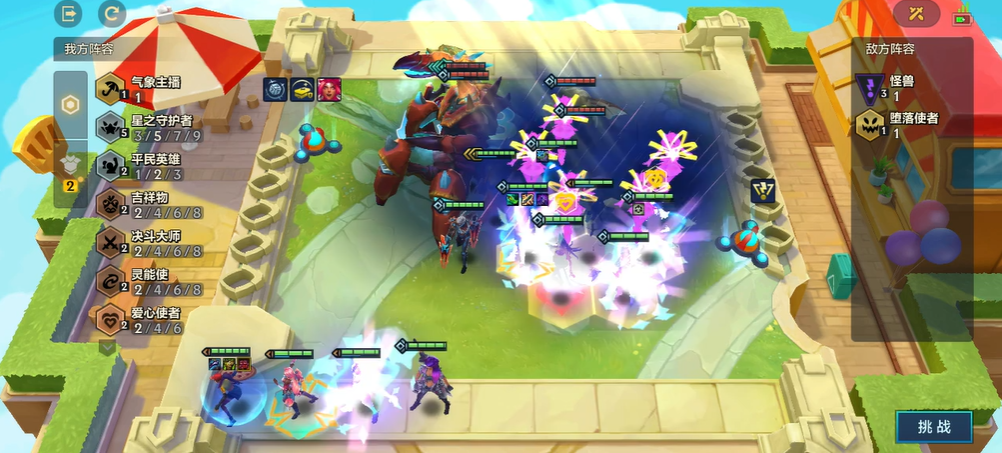Select the hexagon traits tab in the side panel

pyautogui.click(x=70, y=105)
